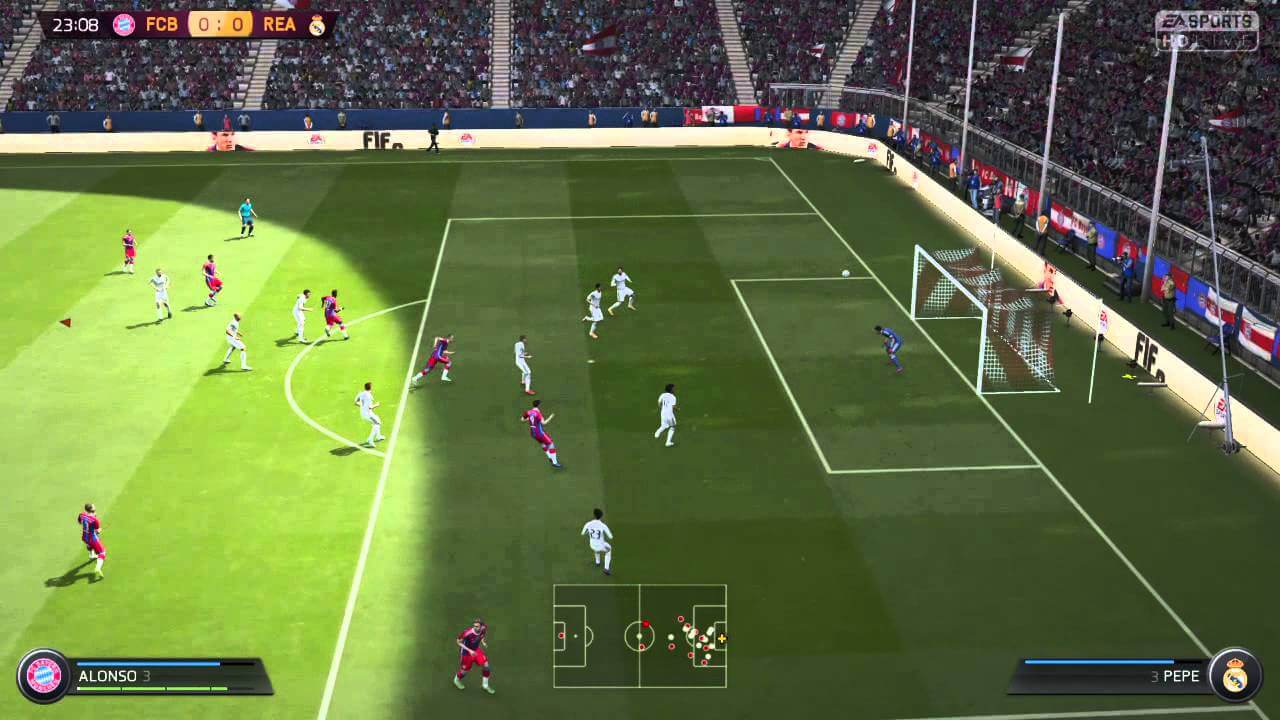
Task: Click the FCB team abbreviation label
Action: 163,24
